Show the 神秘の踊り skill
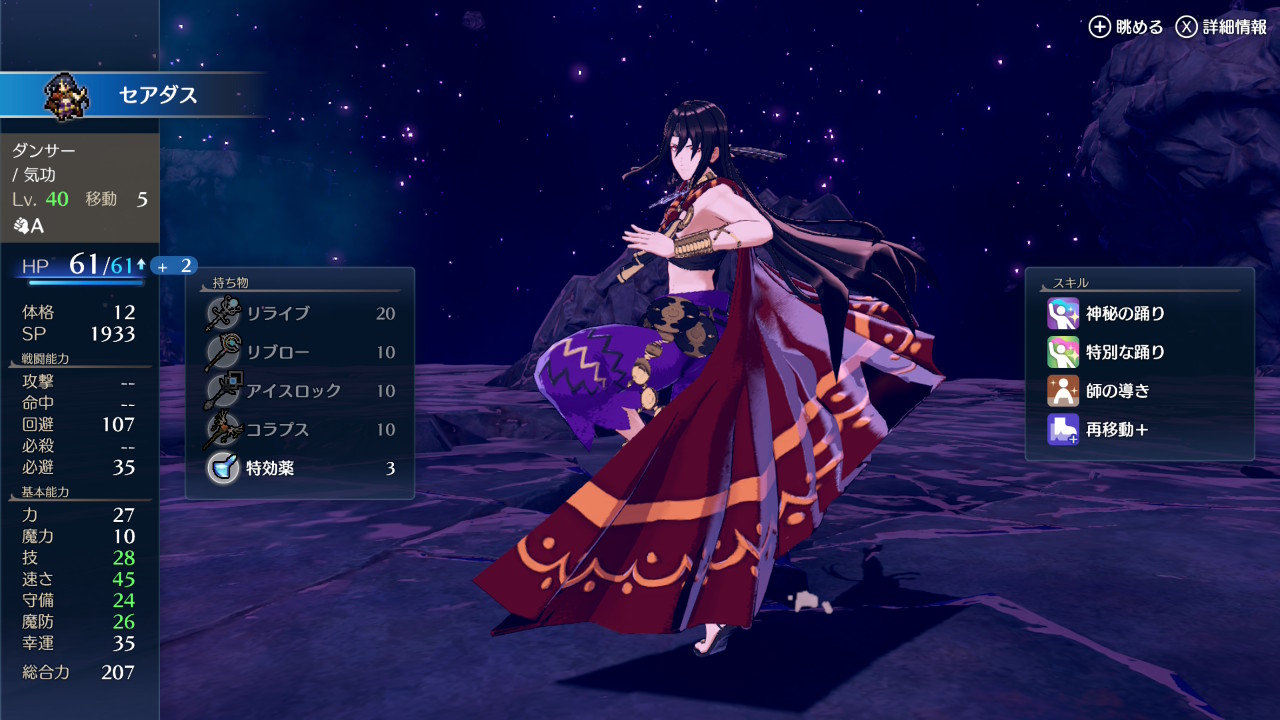The width and height of the screenshot is (1280, 720). pyautogui.click(x=1138, y=314)
